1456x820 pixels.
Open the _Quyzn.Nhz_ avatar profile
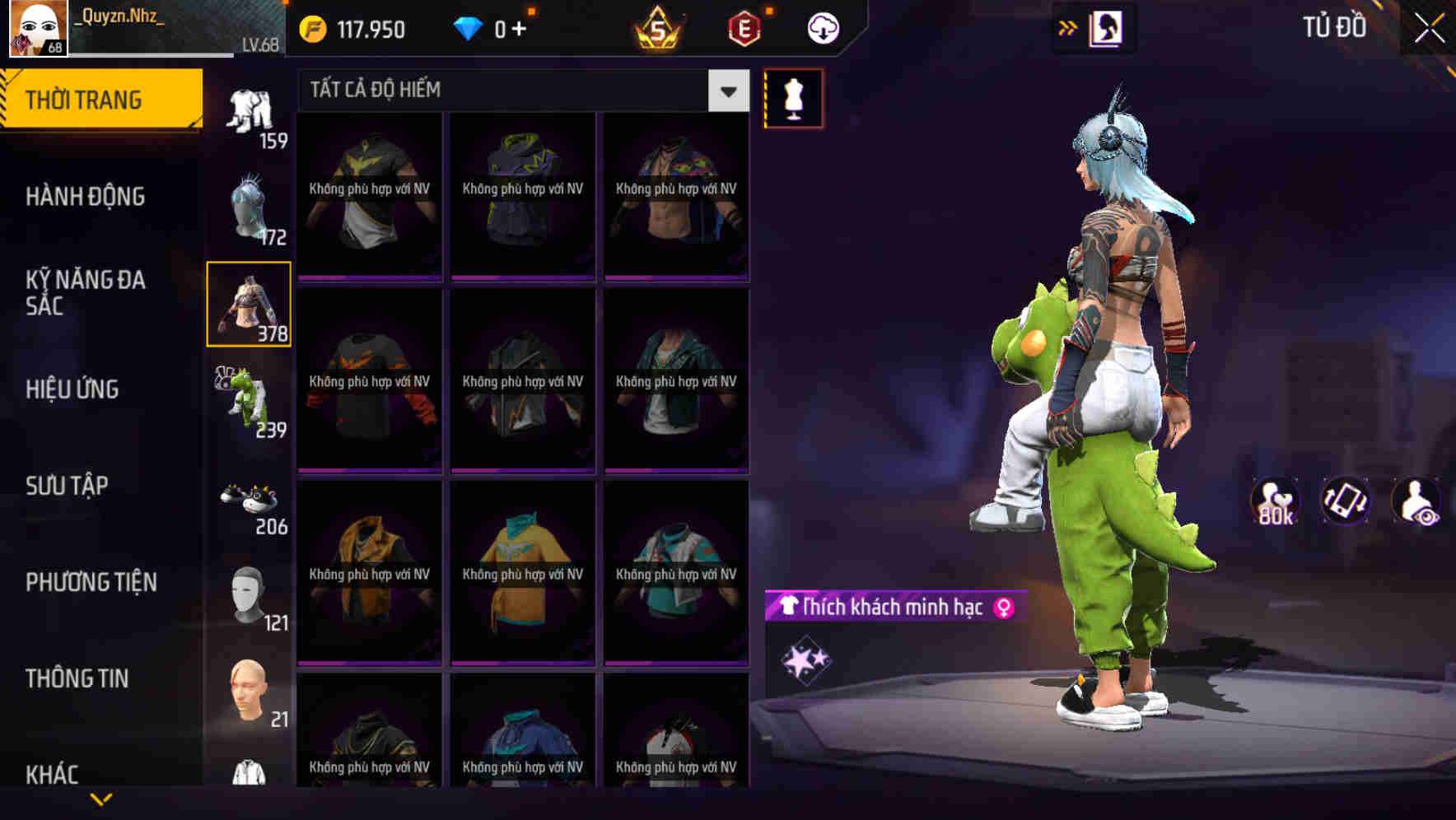pos(35,27)
